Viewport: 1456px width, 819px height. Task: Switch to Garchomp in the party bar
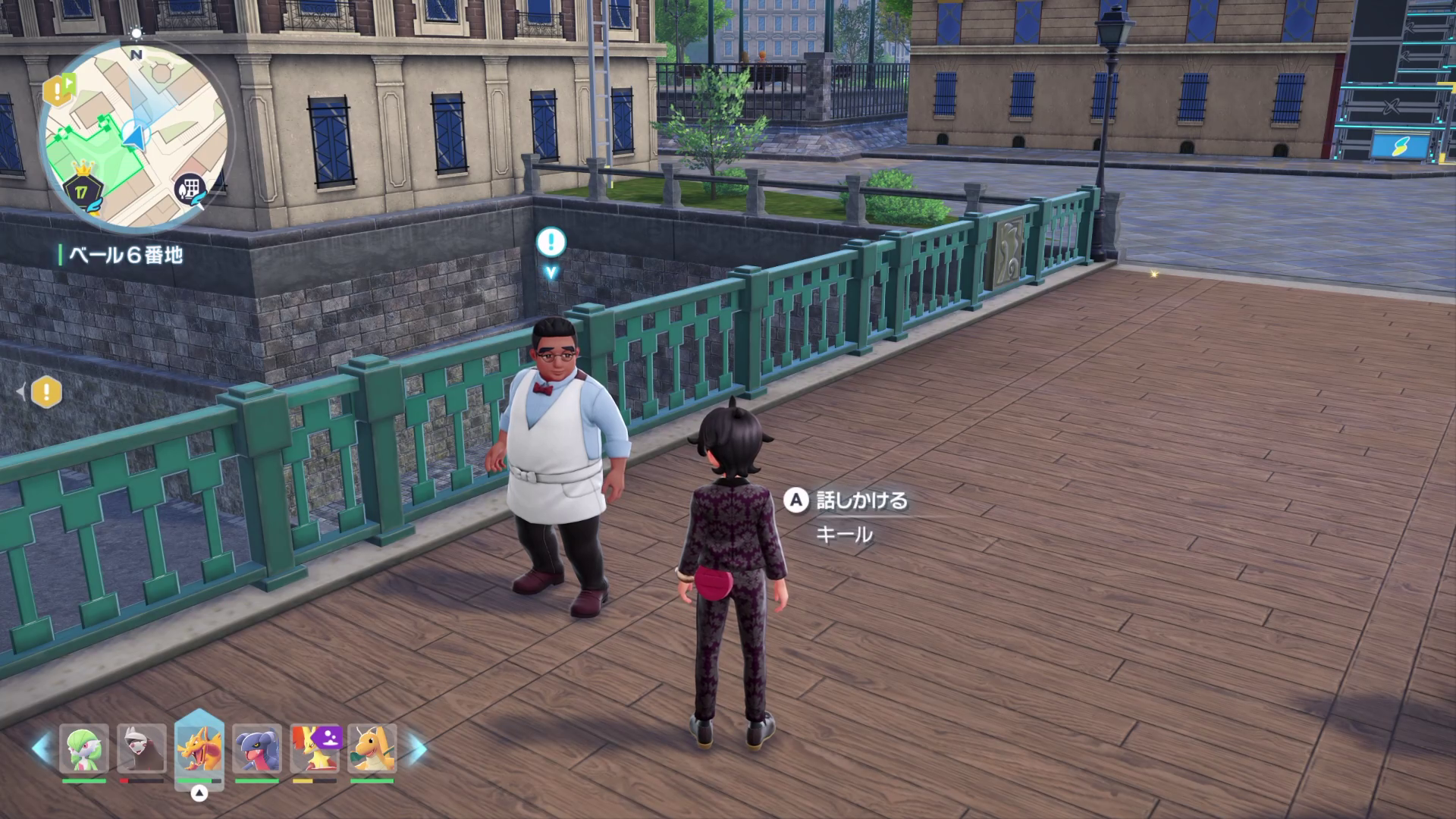click(x=257, y=749)
